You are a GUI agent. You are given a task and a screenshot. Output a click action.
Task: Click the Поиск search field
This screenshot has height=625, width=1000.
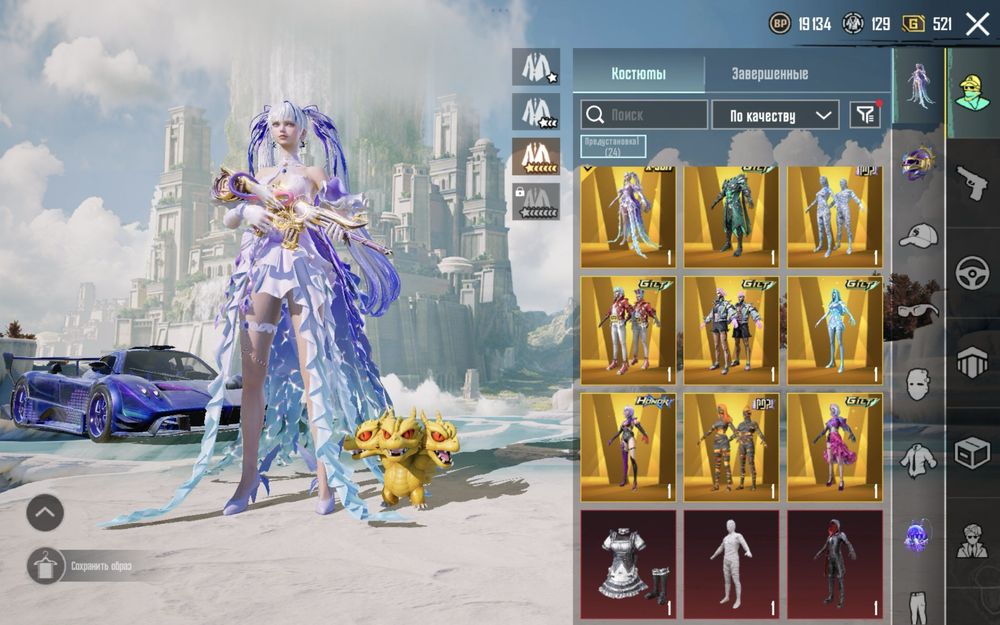(x=644, y=115)
